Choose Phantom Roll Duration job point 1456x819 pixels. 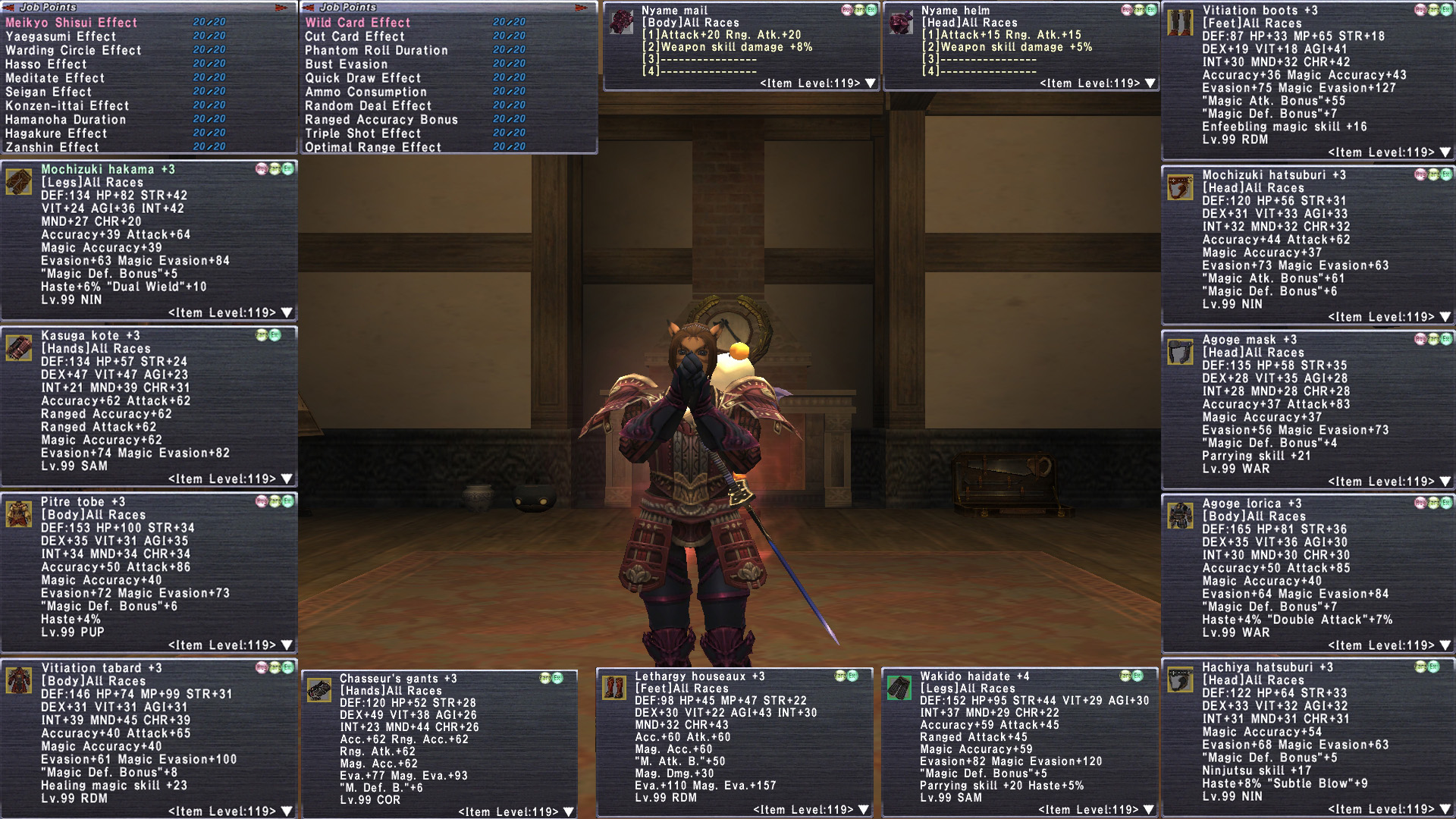pyautogui.click(x=376, y=50)
